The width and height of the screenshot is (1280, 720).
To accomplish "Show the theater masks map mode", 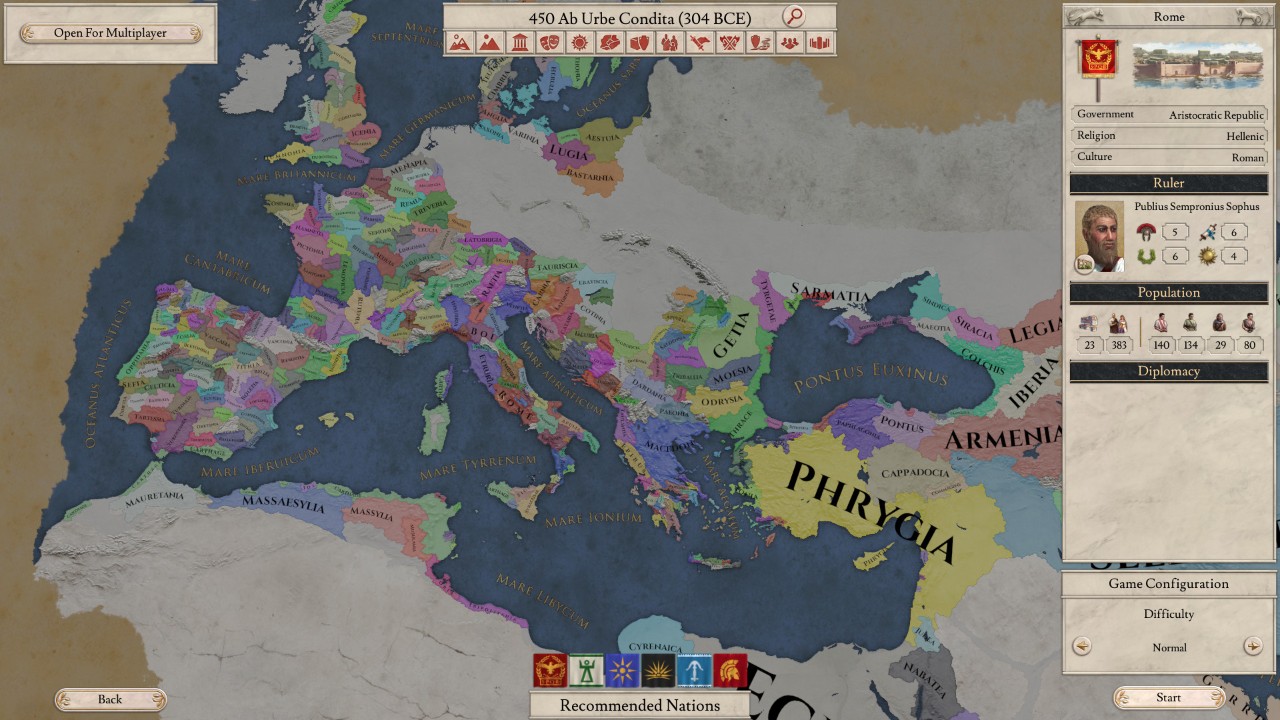I will [x=549, y=43].
